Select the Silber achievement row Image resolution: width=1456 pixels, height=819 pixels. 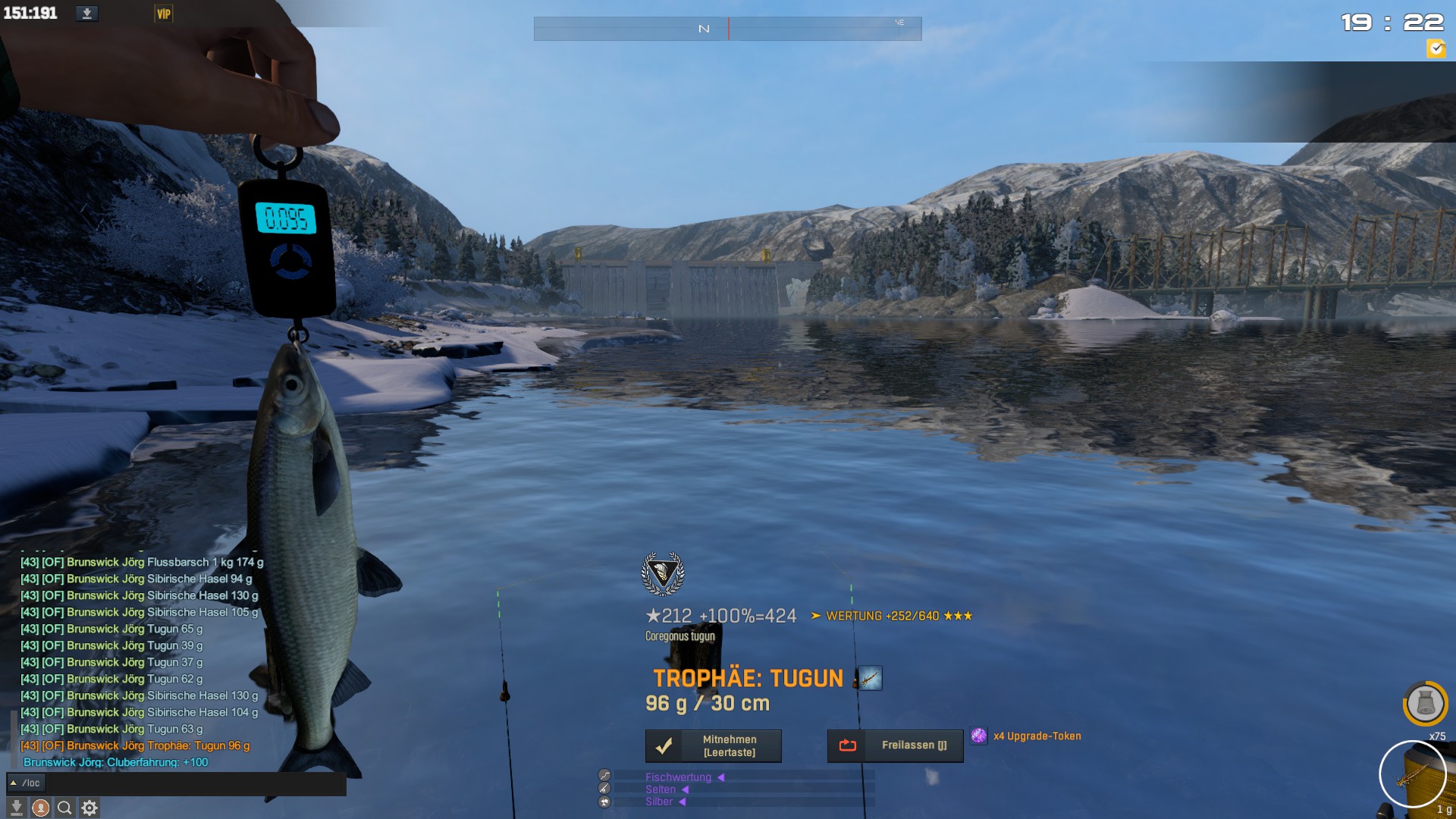coord(659,802)
